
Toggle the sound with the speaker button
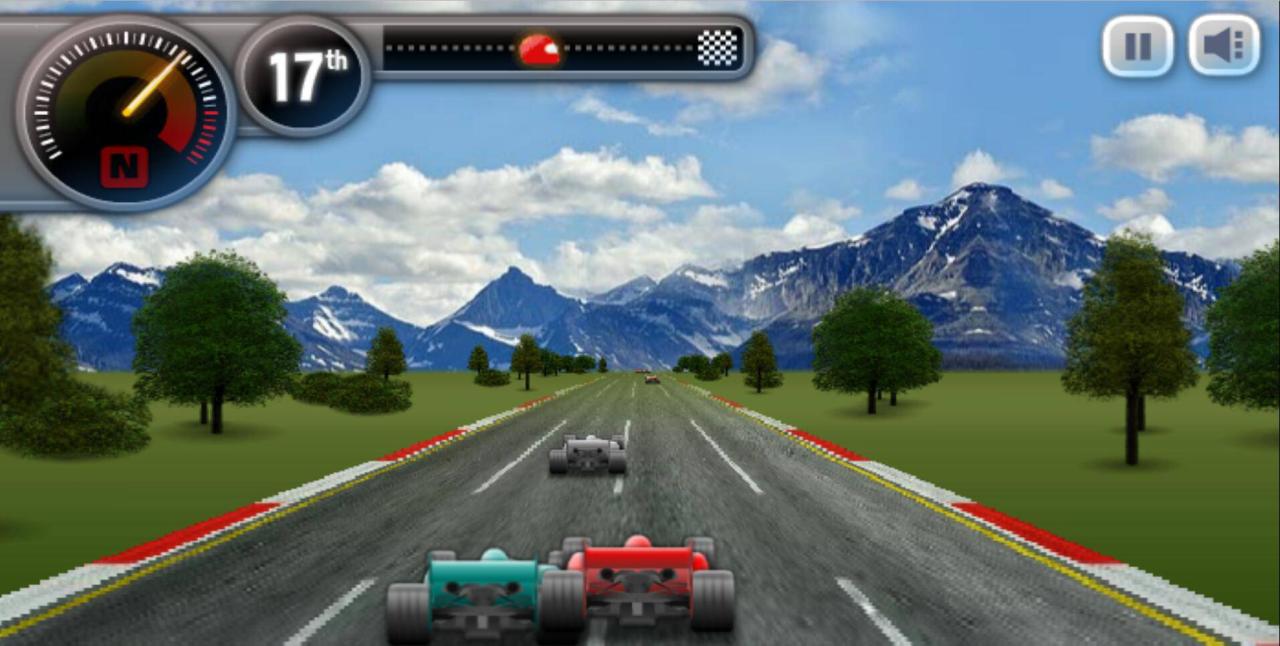[1223, 46]
